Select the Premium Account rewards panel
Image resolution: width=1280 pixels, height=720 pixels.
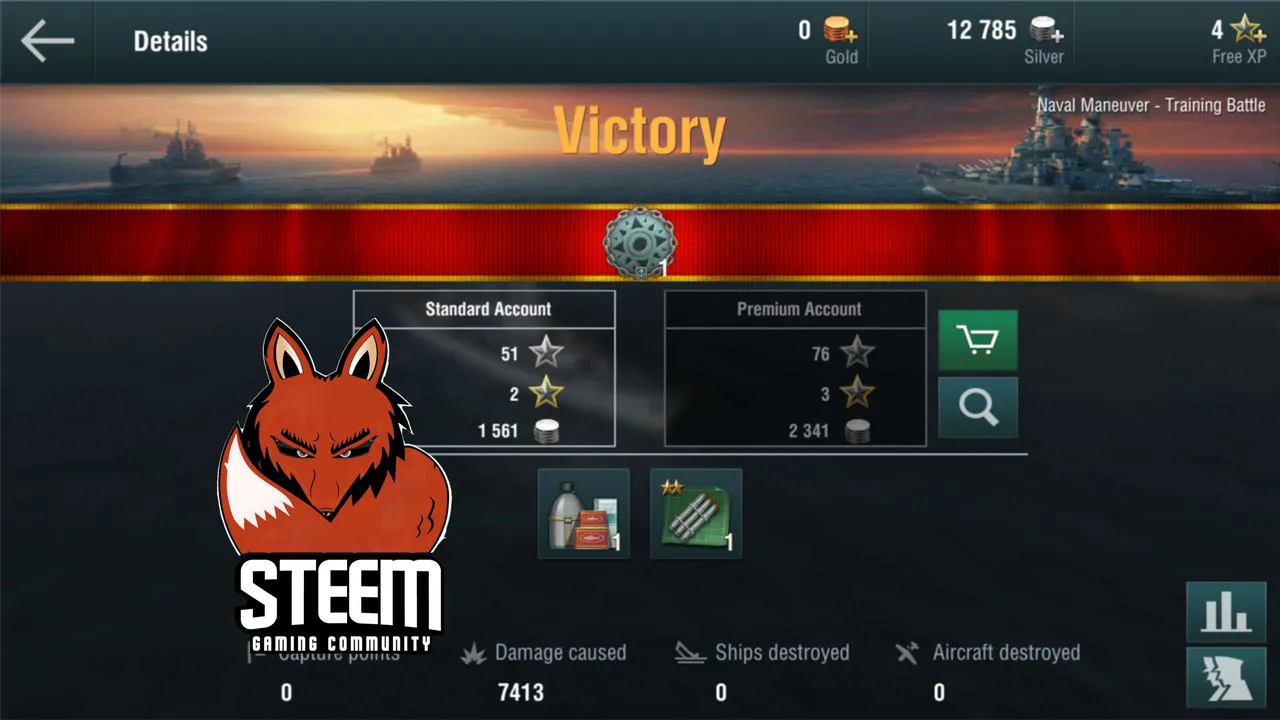(x=795, y=368)
